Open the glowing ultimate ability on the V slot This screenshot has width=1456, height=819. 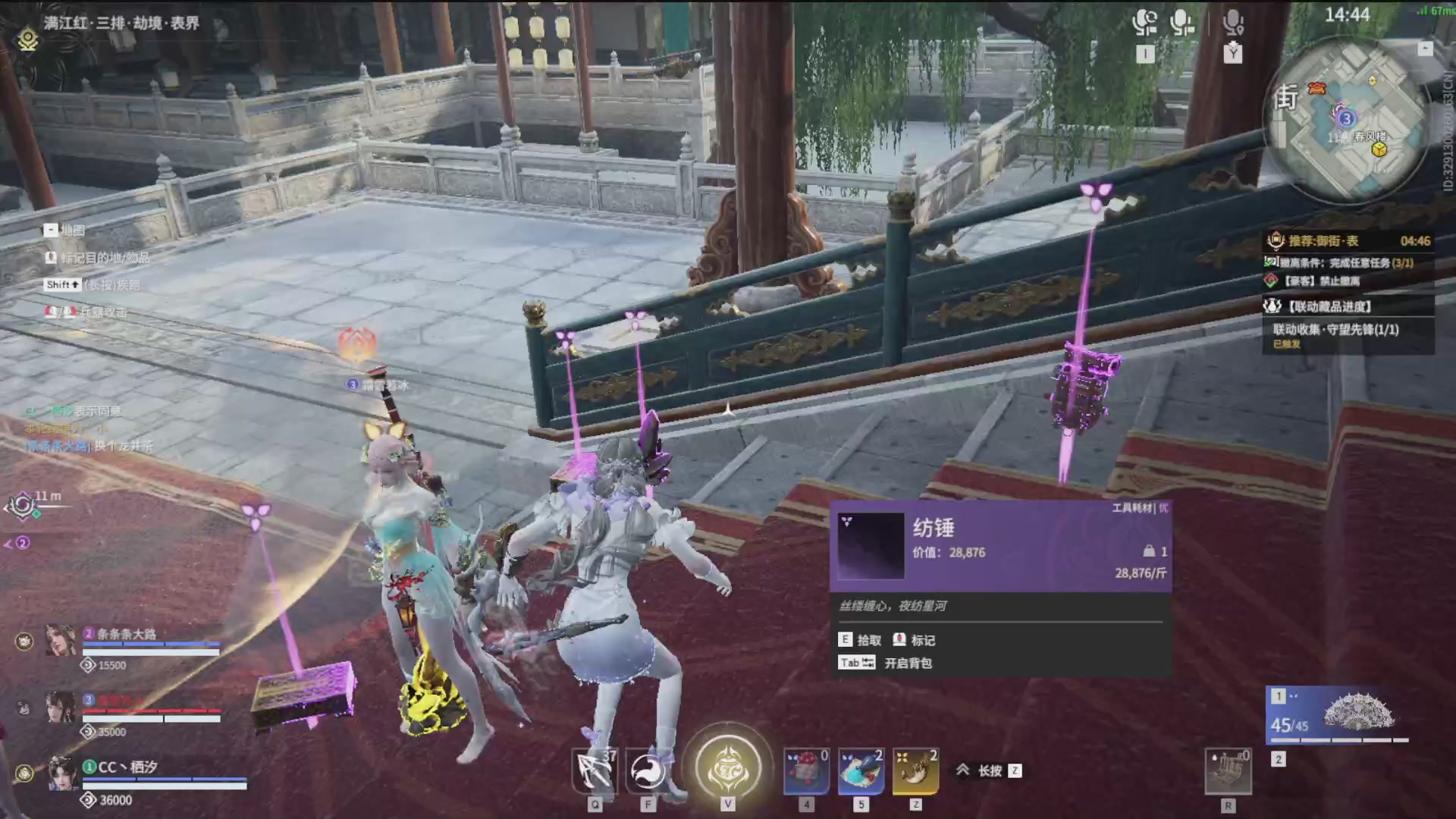tap(727, 768)
